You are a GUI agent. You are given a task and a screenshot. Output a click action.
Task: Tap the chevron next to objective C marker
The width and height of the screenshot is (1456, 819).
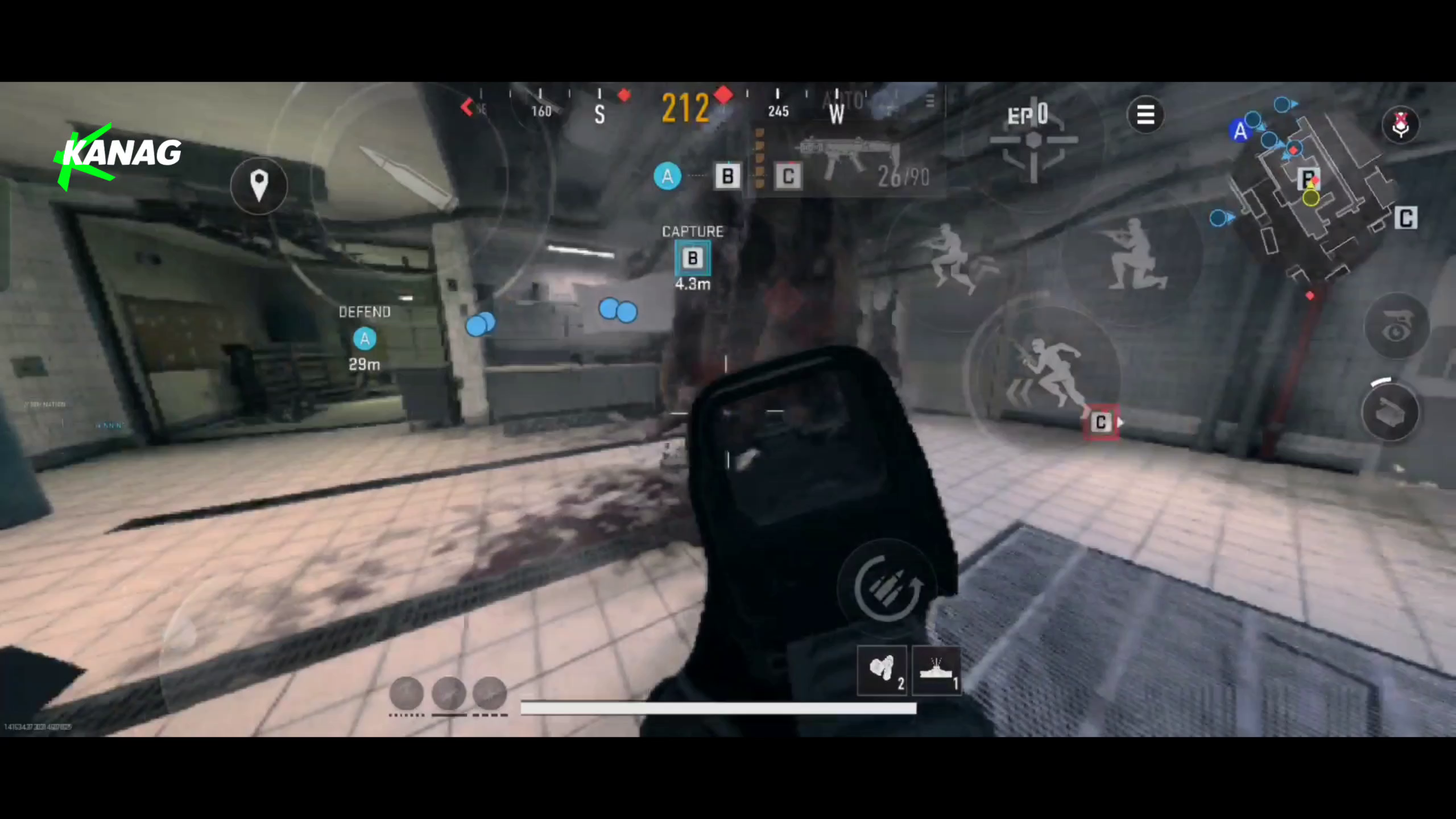pos(1119,422)
